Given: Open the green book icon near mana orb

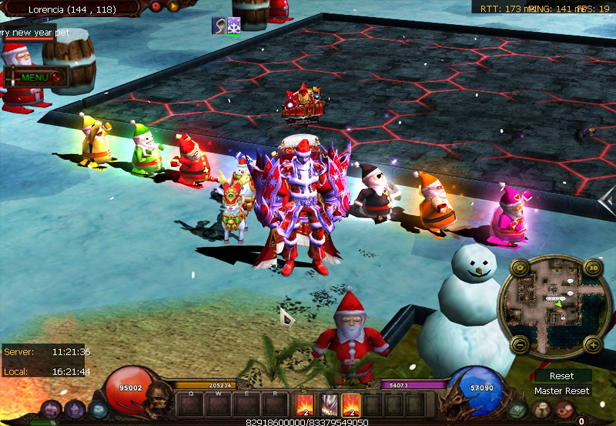Looking at the screenshot, I should click(518, 409).
